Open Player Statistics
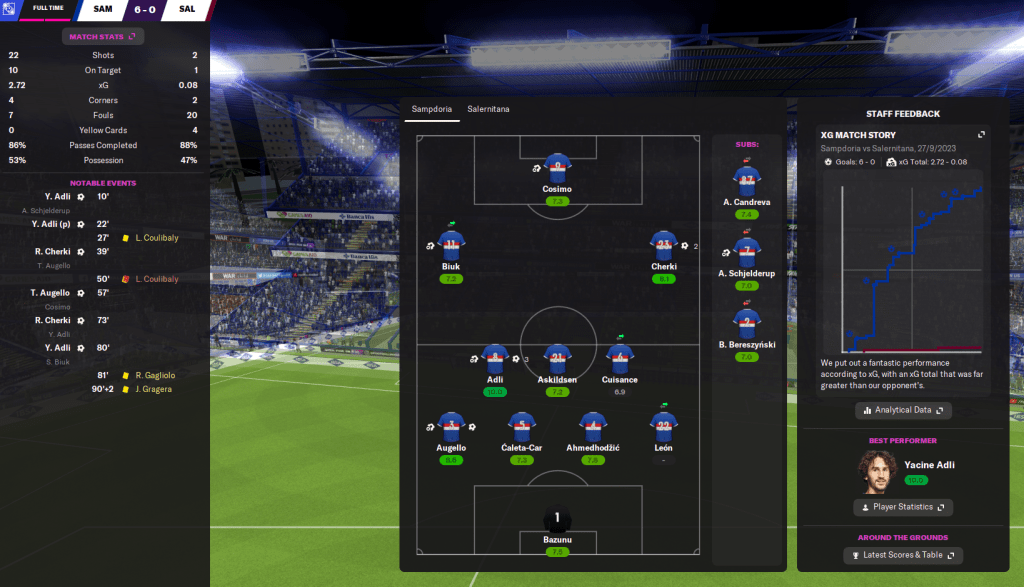Screen dimensions: 1024x587 pos(903,507)
